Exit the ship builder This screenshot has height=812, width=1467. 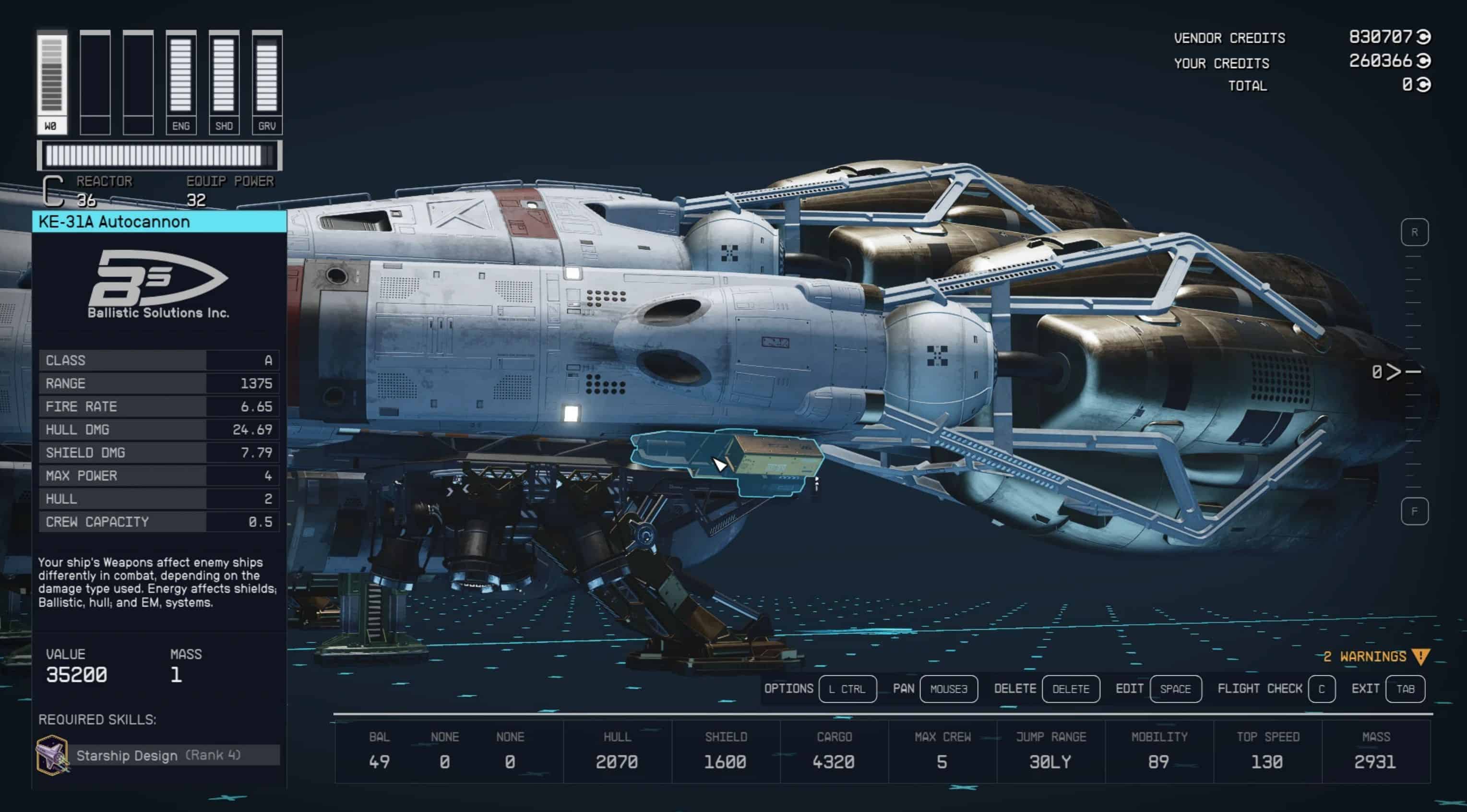(x=1405, y=689)
